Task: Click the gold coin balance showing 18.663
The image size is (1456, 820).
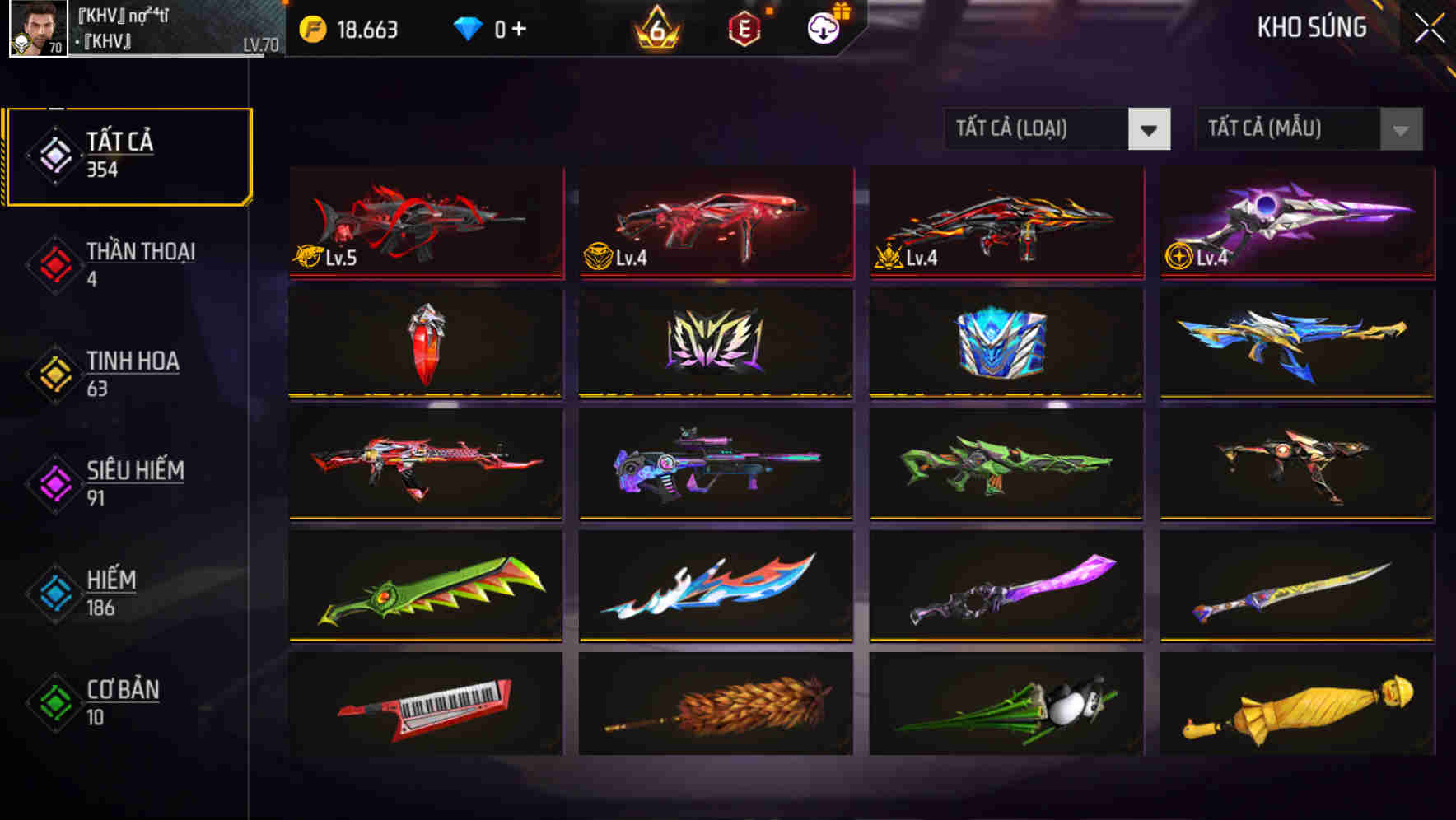Action: [346, 27]
